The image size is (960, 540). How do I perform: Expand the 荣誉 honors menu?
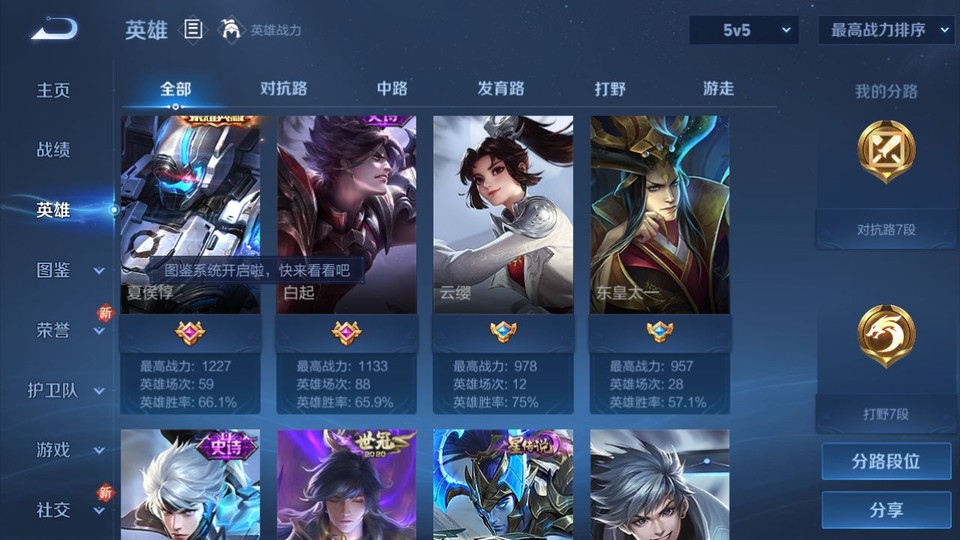click(x=68, y=330)
